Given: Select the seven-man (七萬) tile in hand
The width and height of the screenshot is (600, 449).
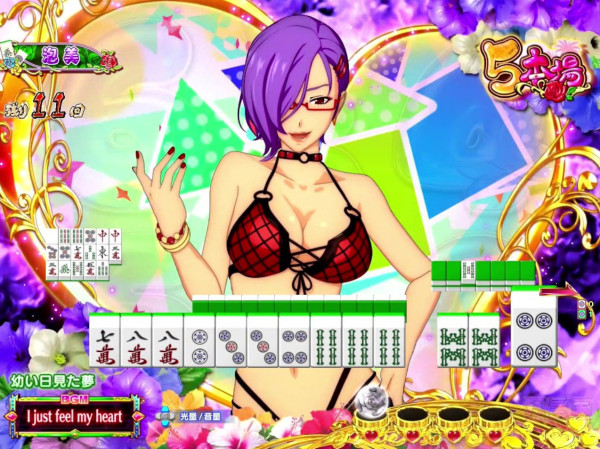Looking at the screenshot, I should (104, 340).
